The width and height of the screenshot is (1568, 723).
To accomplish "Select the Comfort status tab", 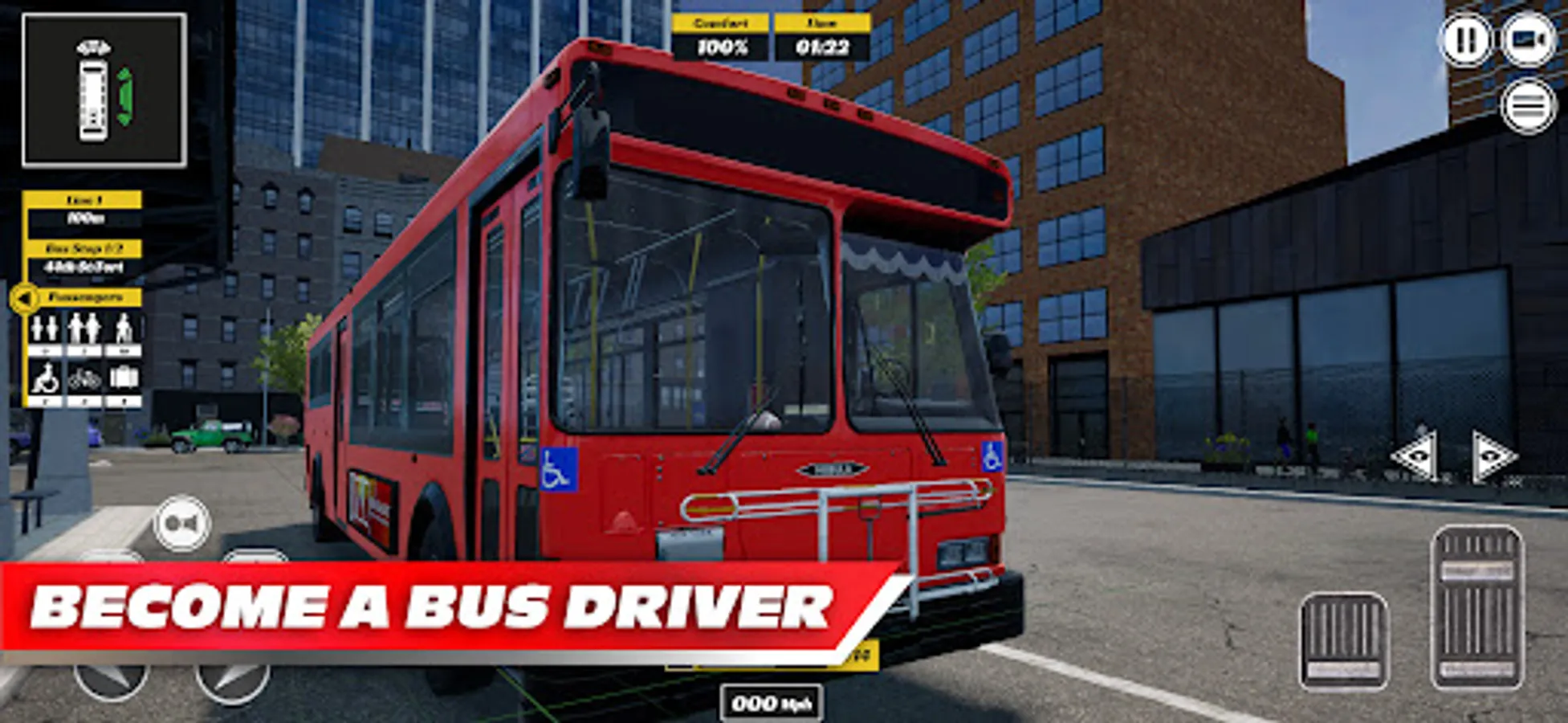I will [x=720, y=22].
